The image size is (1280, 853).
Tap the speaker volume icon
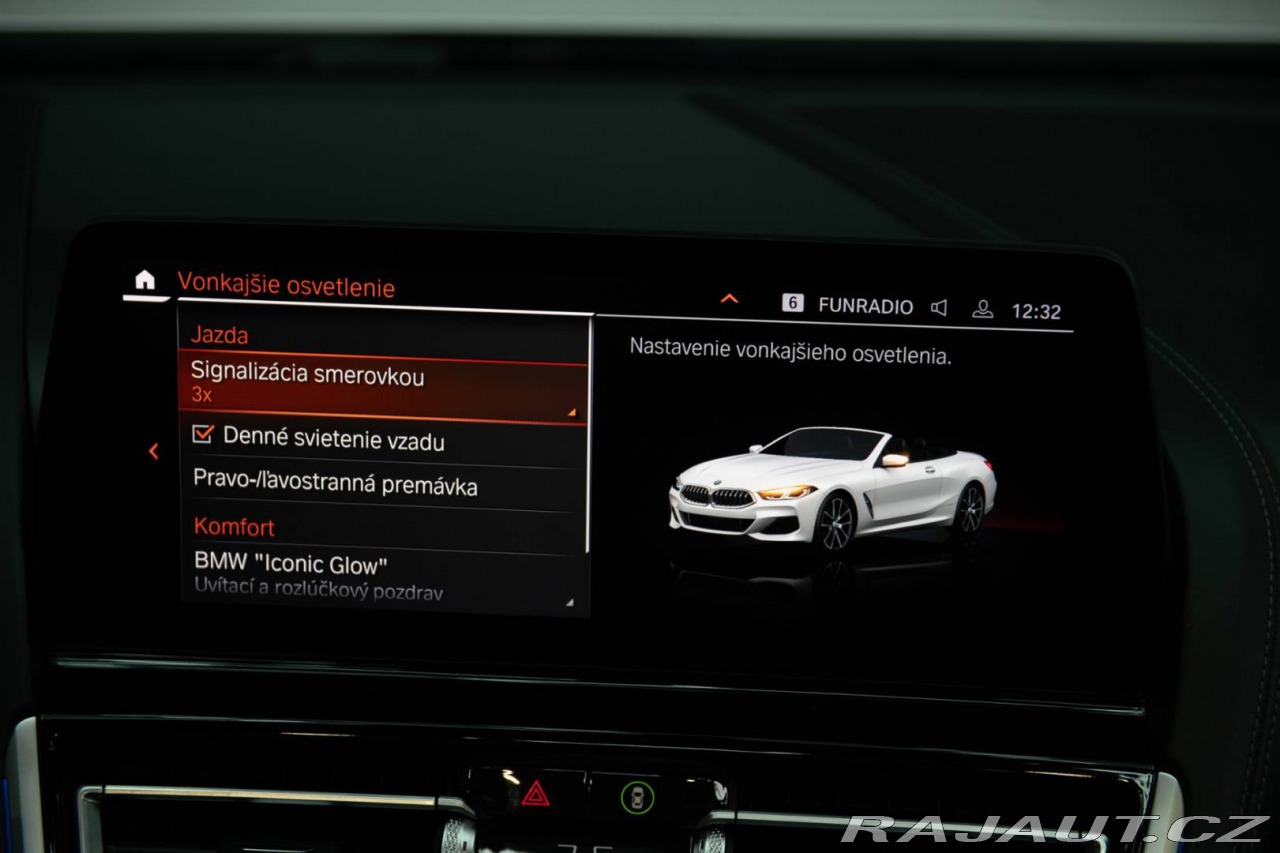click(x=938, y=308)
